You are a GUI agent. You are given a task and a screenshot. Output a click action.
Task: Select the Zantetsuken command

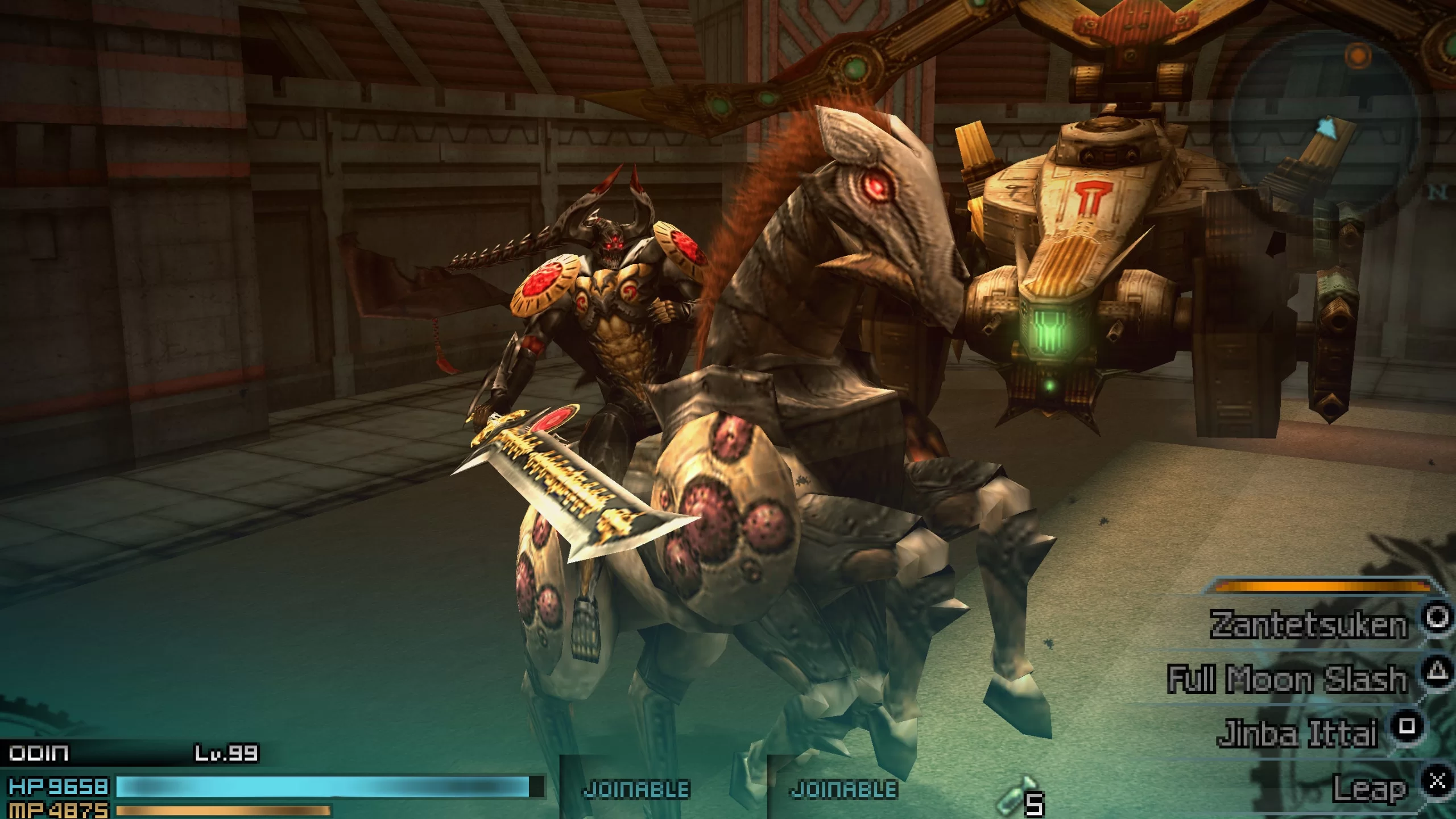point(1308,624)
